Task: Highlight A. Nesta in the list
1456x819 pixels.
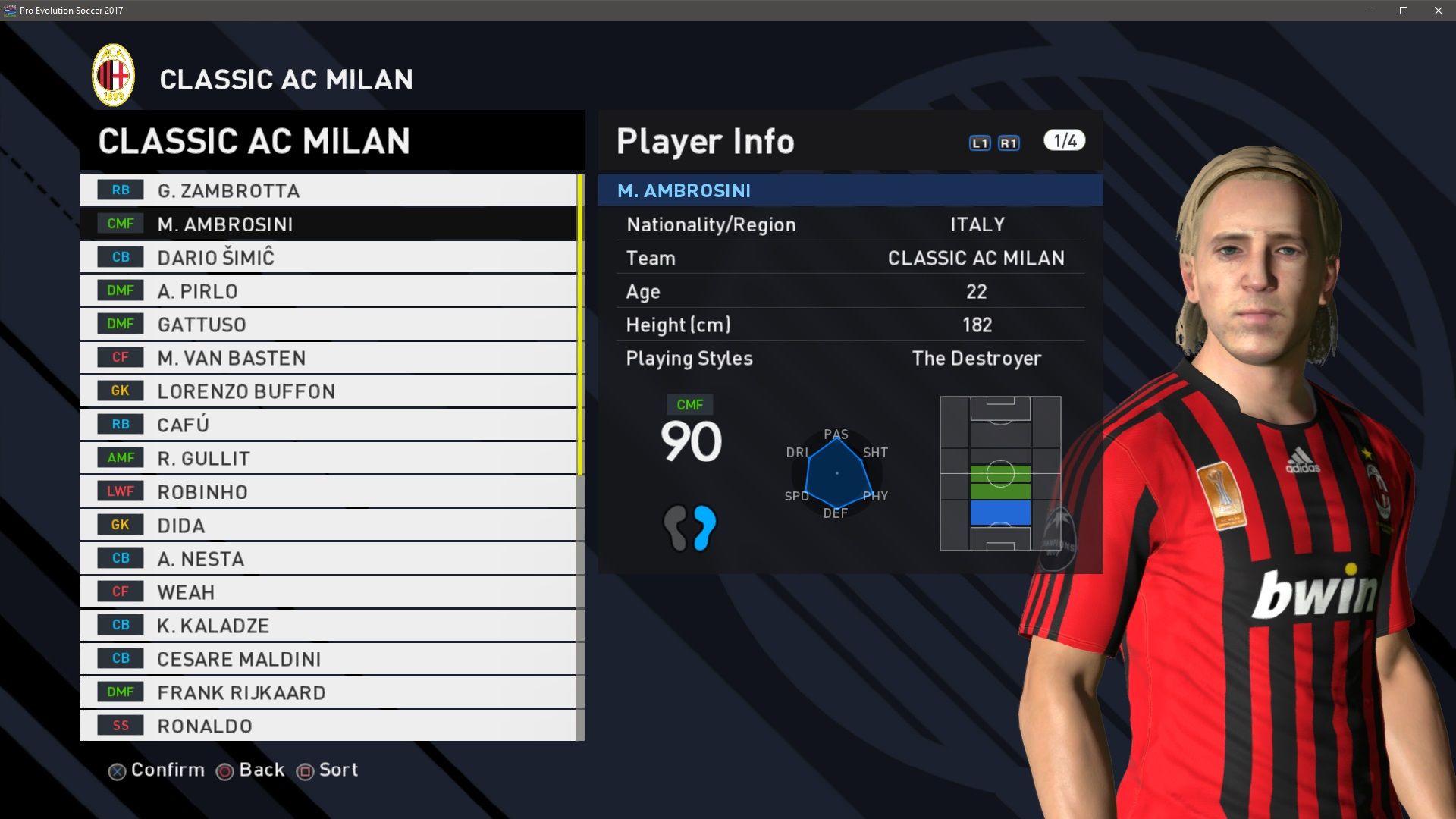Action: click(327, 558)
